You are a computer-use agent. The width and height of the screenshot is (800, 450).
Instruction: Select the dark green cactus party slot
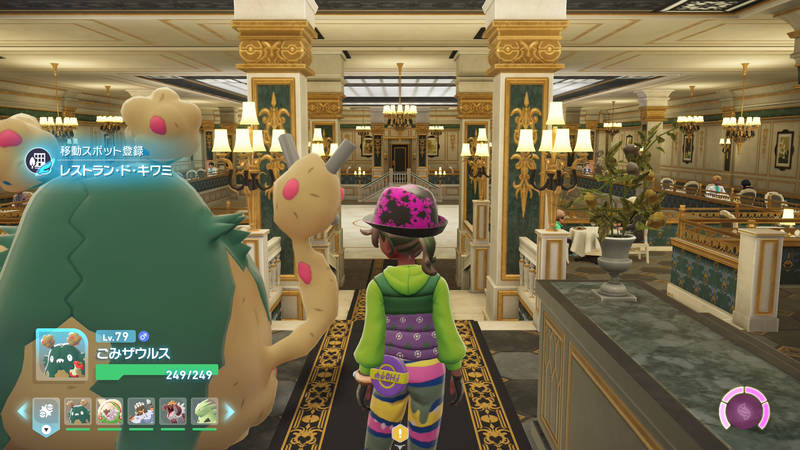[x=78, y=411]
